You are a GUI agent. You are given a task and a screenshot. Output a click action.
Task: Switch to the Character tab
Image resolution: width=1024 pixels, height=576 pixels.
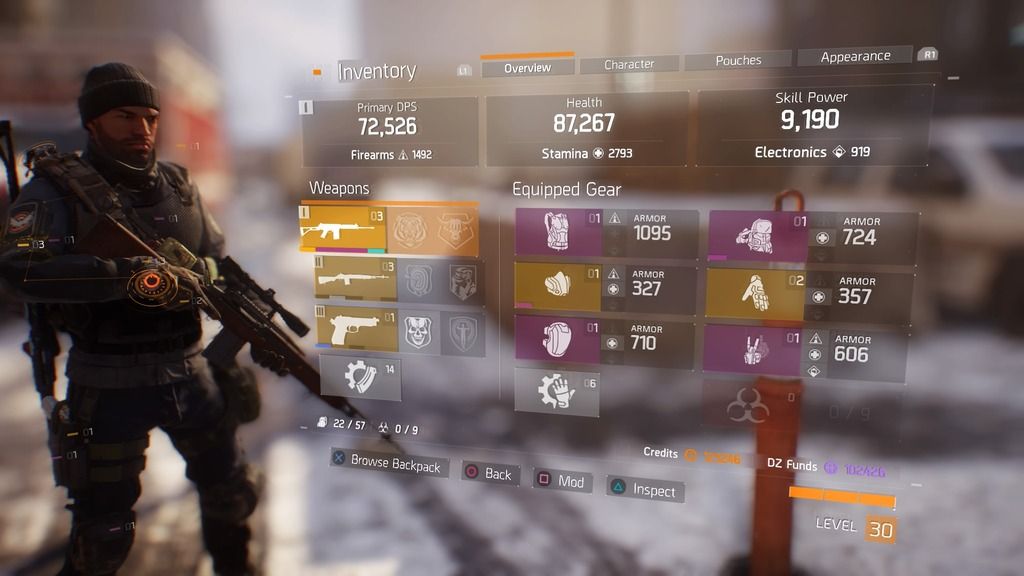point(629,65)
